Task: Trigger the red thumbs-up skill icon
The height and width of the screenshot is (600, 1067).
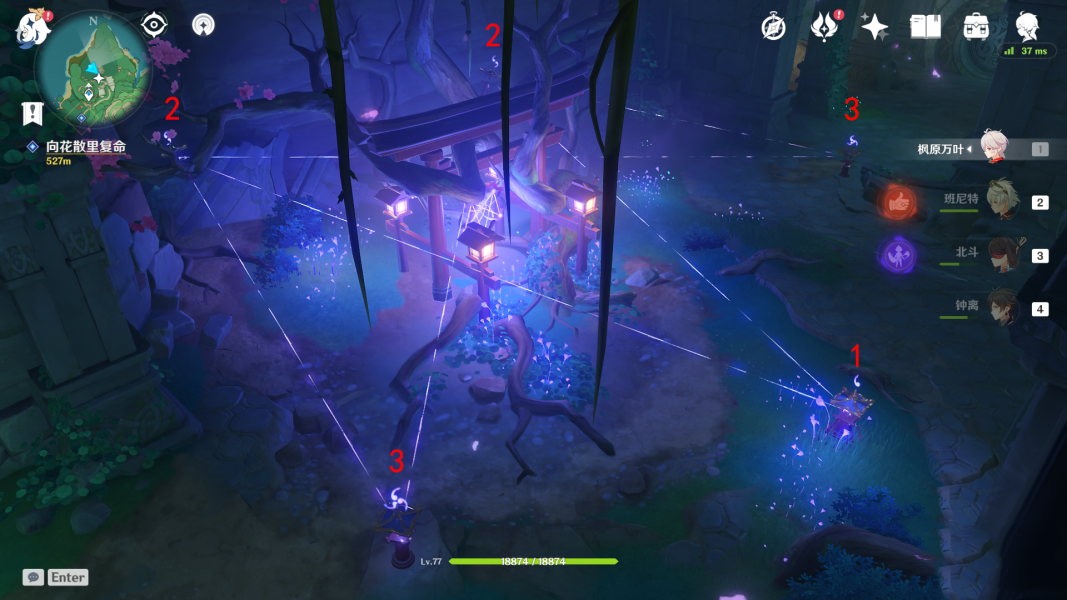Action: [897, 201]
